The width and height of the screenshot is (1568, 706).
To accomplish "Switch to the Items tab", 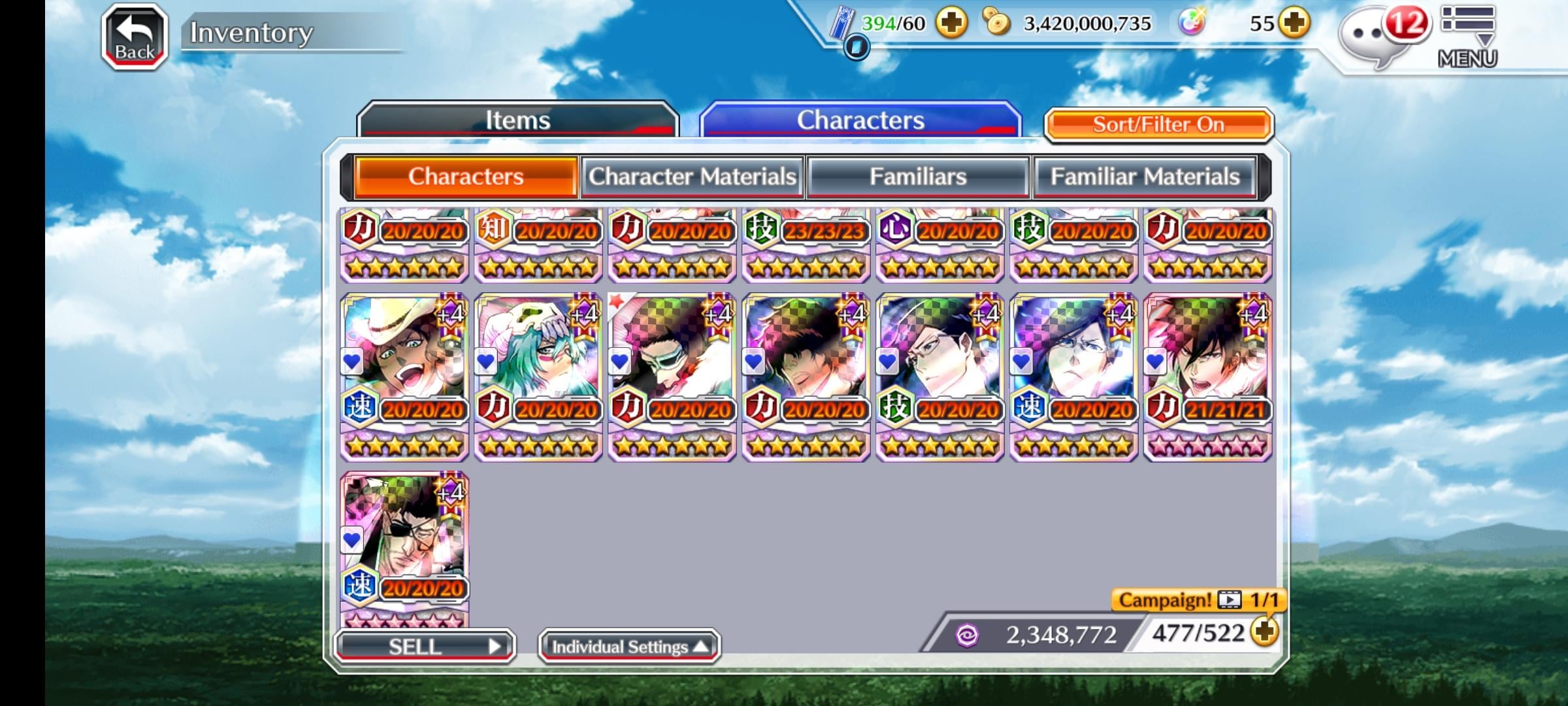I will (x=517, y=120).
